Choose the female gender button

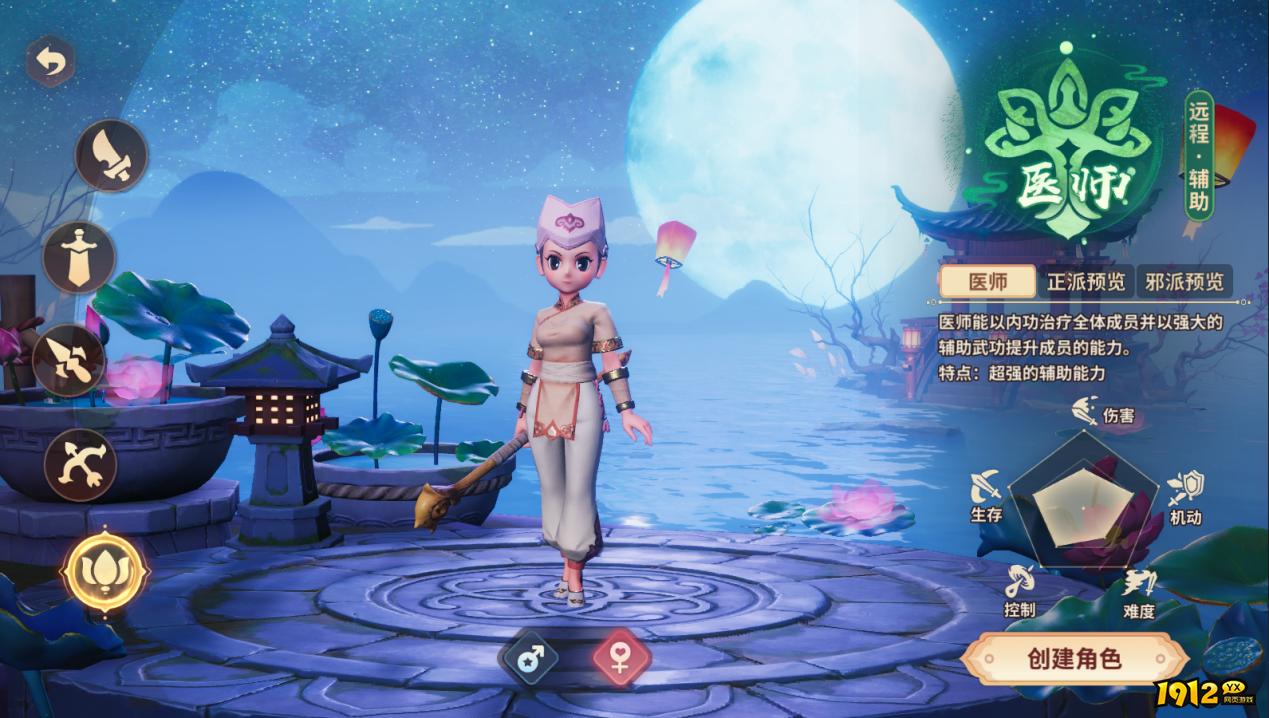pos(621,657)
